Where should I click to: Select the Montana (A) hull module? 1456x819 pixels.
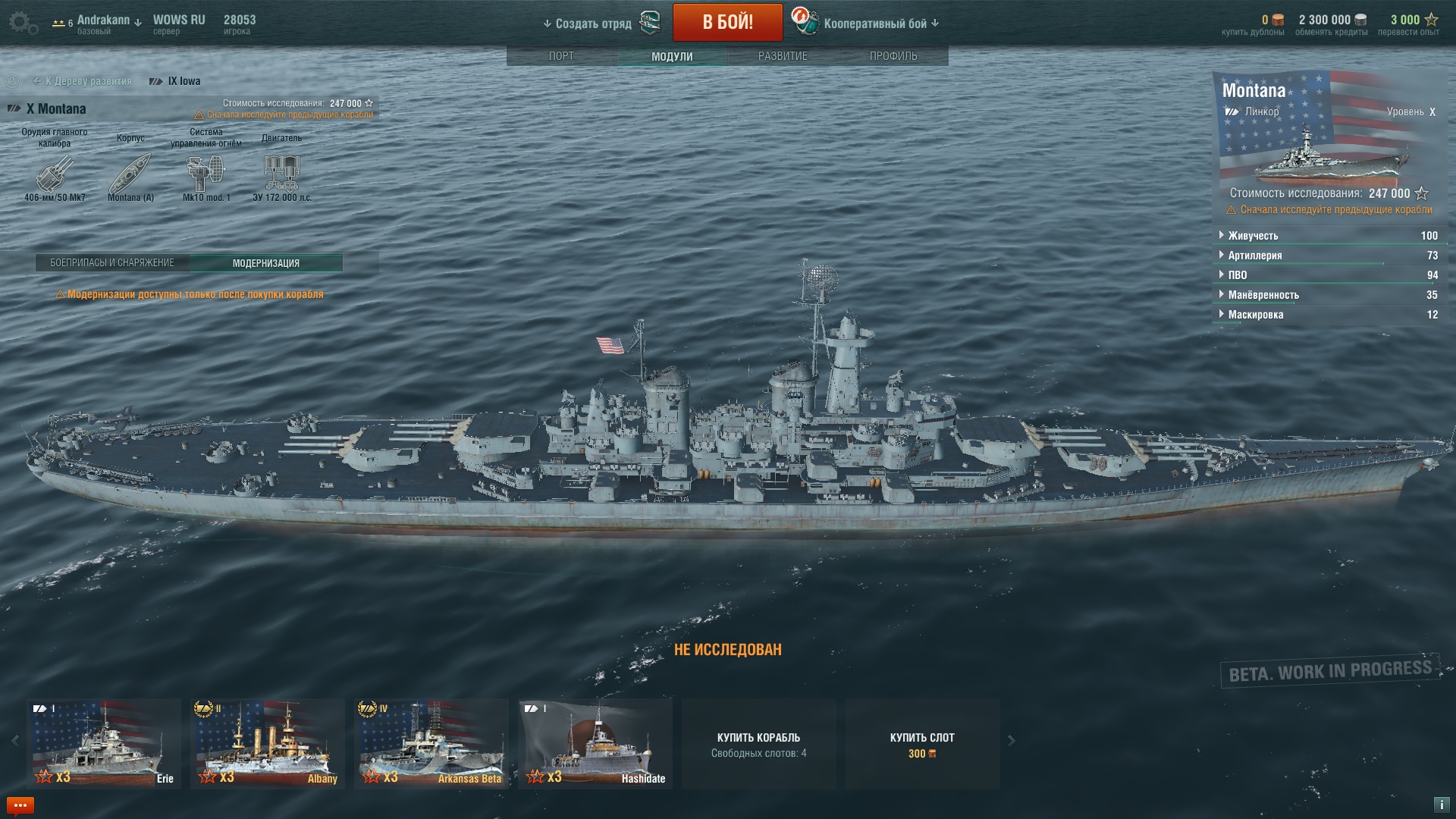[130, 174]
